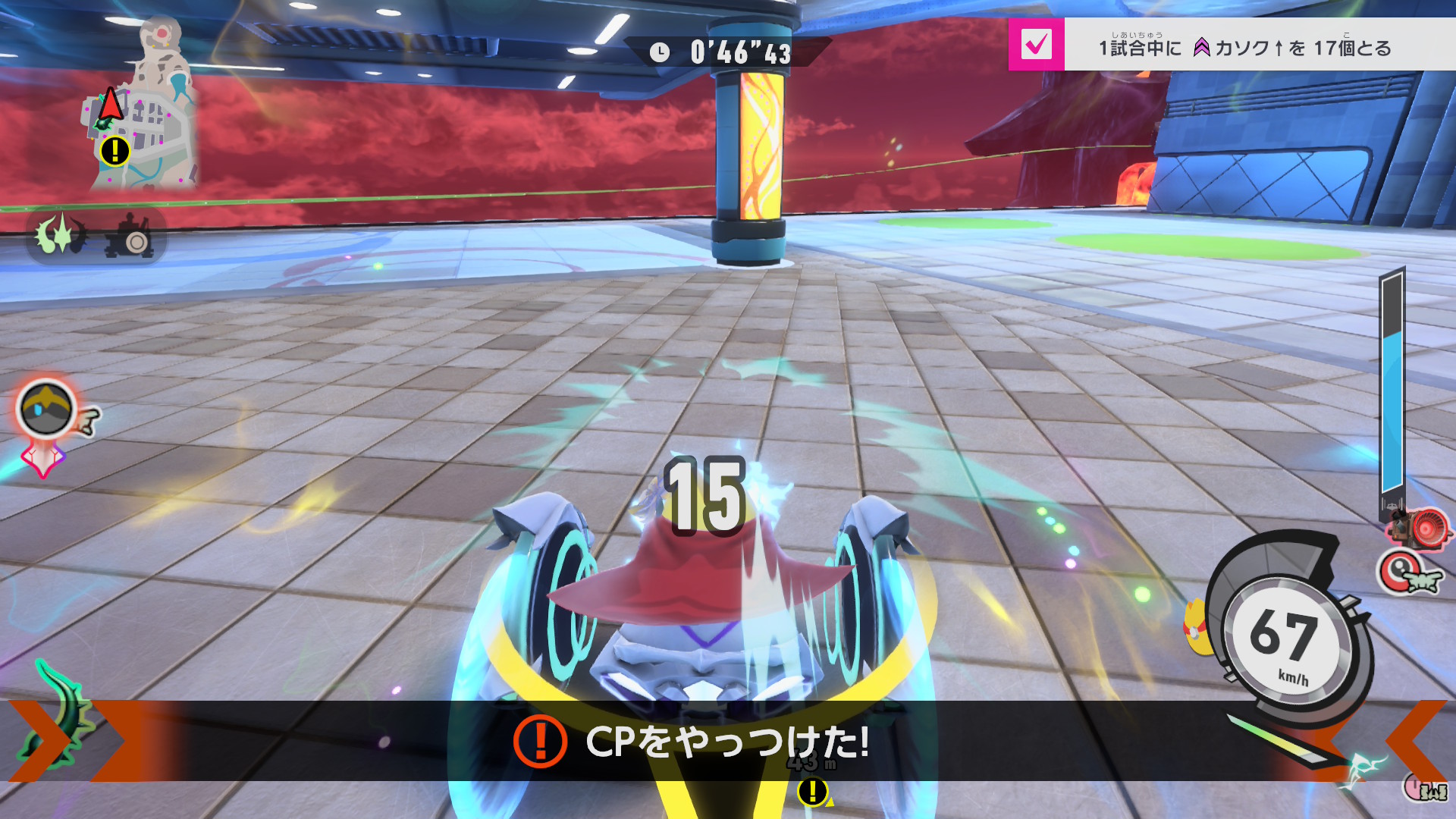
Task: Select the red alert icon beside CPをやっつけた!
Action: [540, 741]
